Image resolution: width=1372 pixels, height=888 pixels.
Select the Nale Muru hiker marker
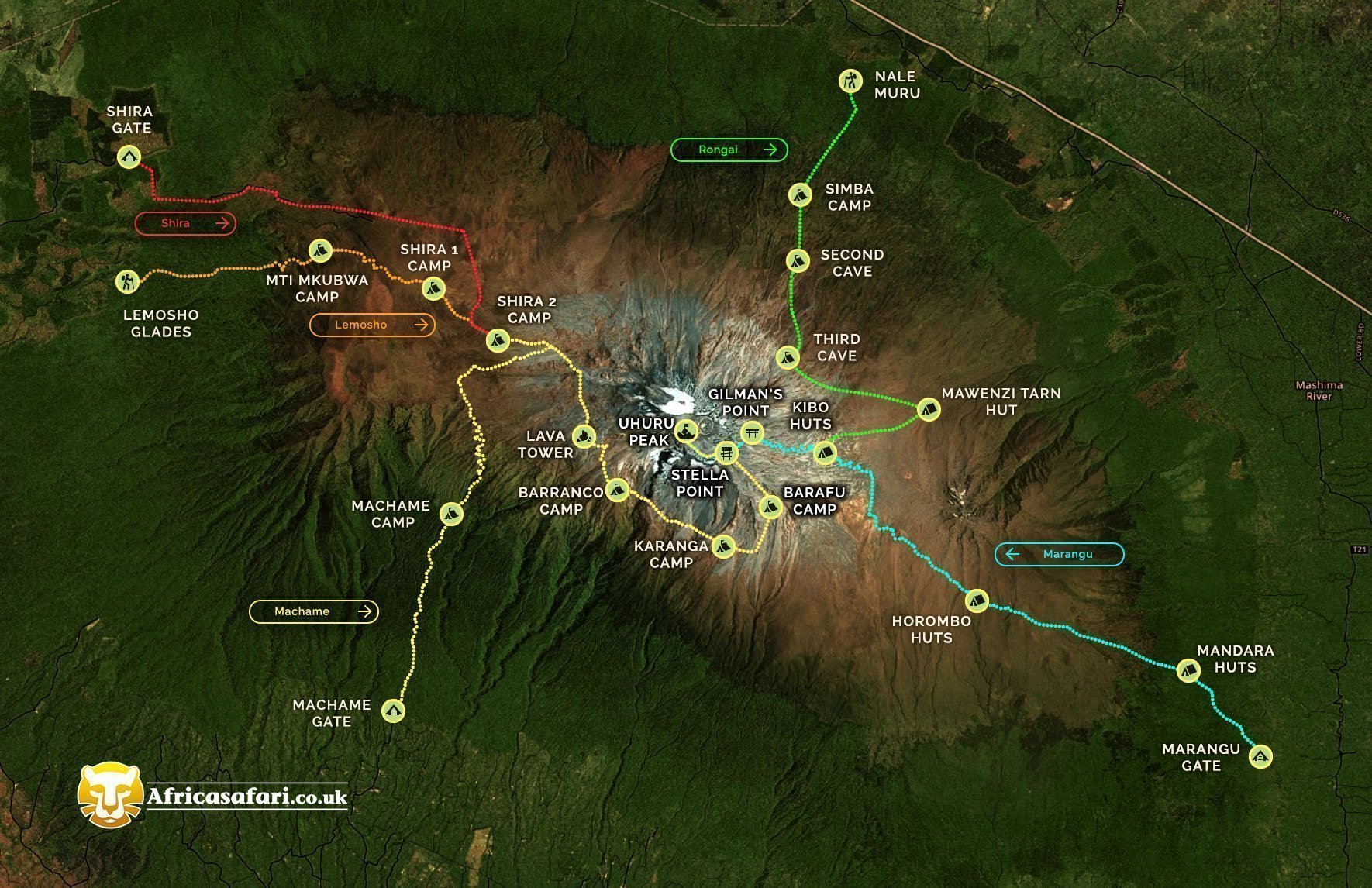[x=850, y=81]
